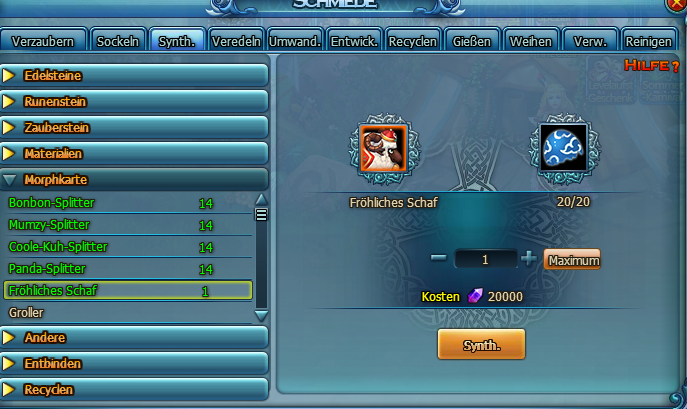Expand the Edelsteine category

click(x=134, y=76)
